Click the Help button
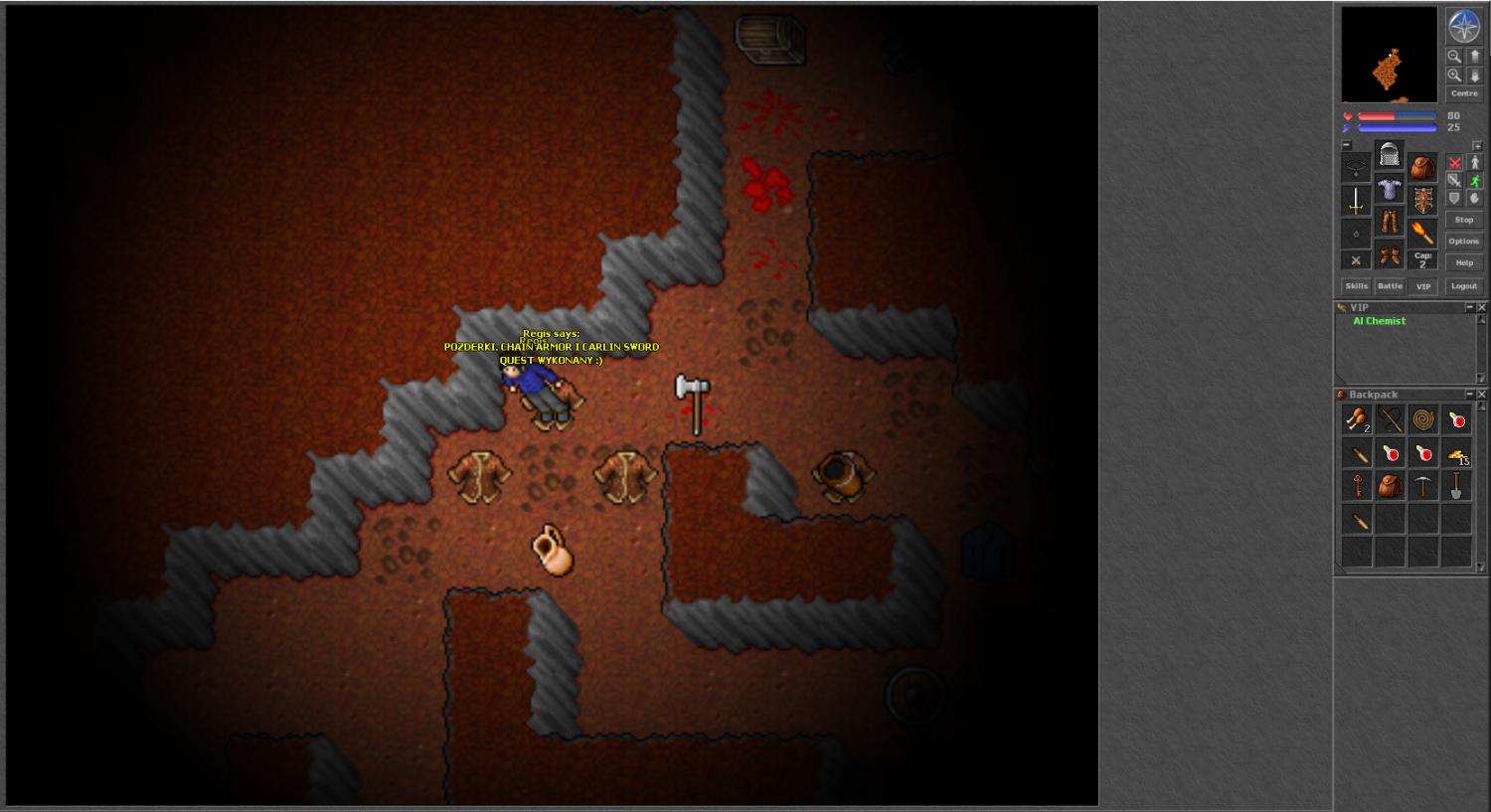 coord(1463,263)
